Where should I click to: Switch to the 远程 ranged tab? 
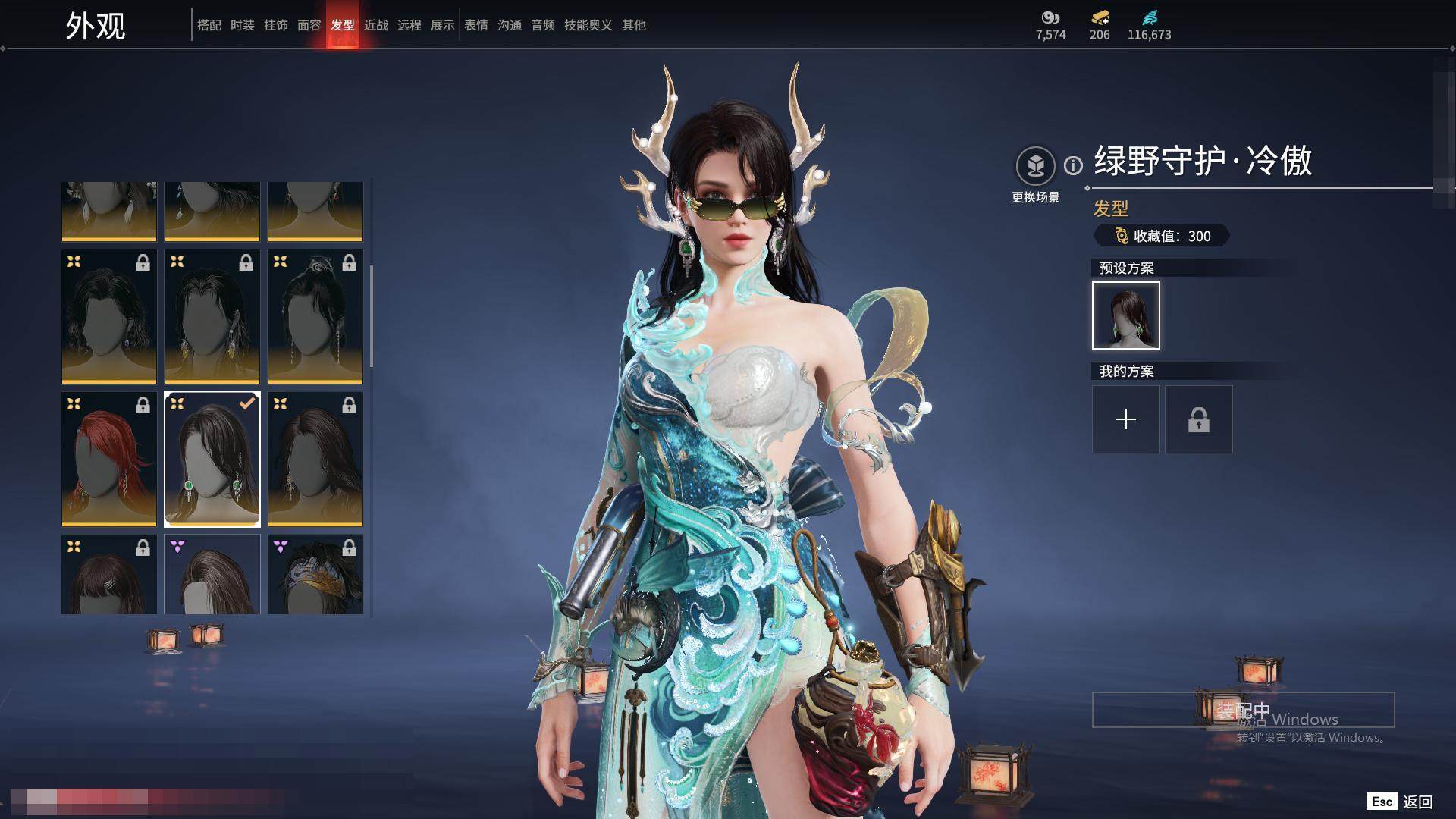tap(409, 25)
